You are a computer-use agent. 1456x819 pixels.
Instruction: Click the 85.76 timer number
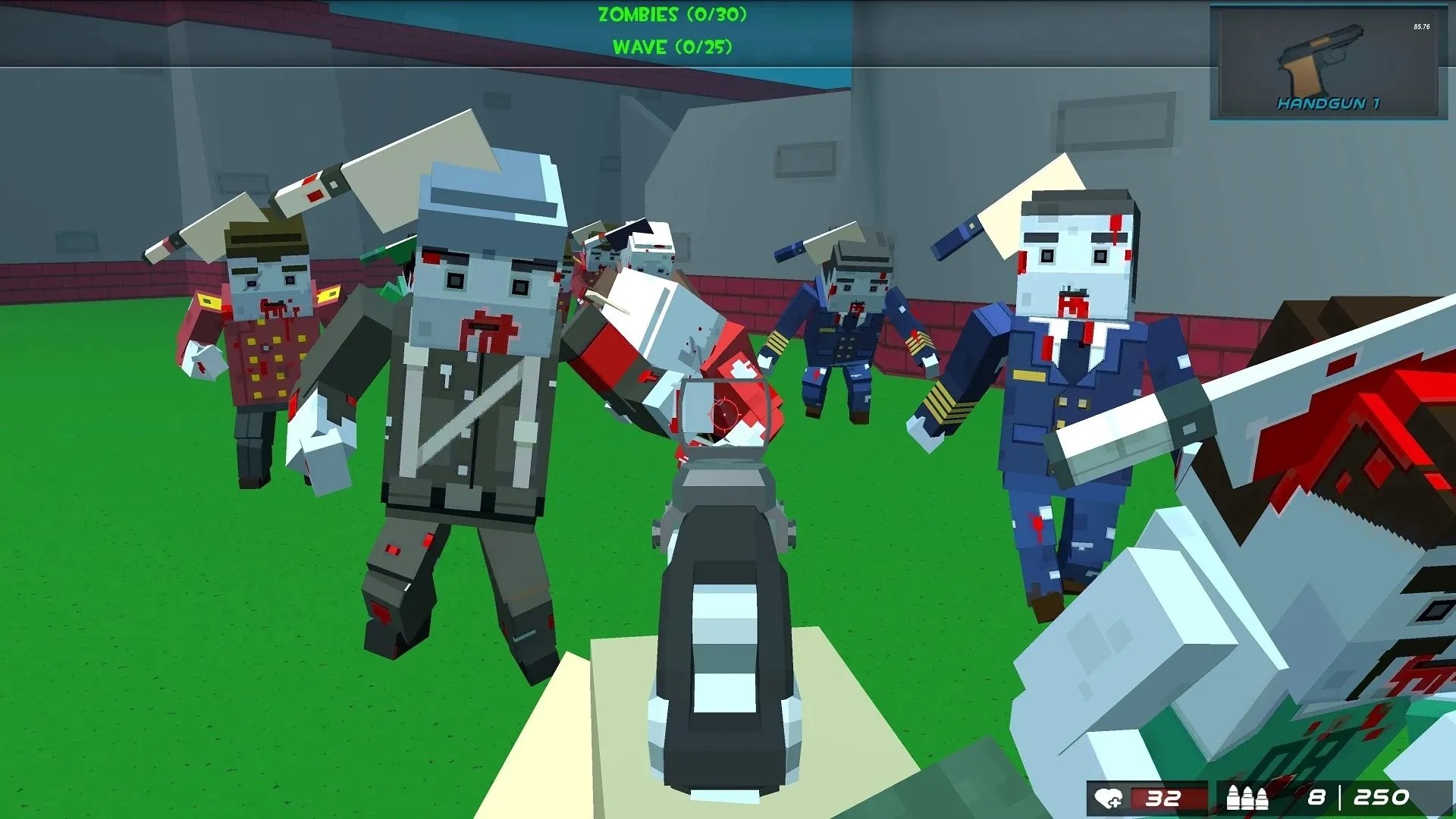(x=1420, y=25)
